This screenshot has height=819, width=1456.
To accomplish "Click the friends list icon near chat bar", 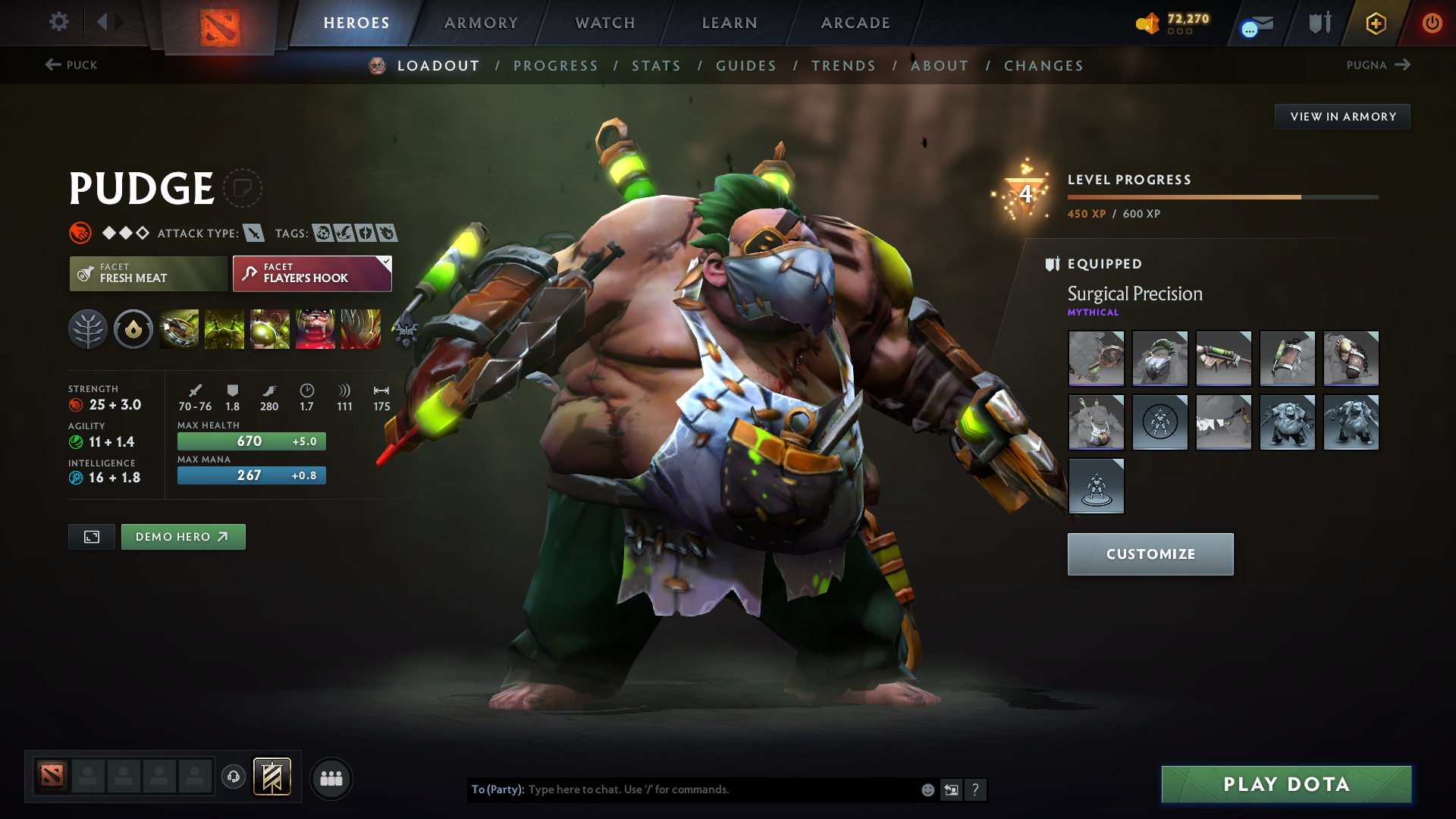I will click(x=331, y=778).
